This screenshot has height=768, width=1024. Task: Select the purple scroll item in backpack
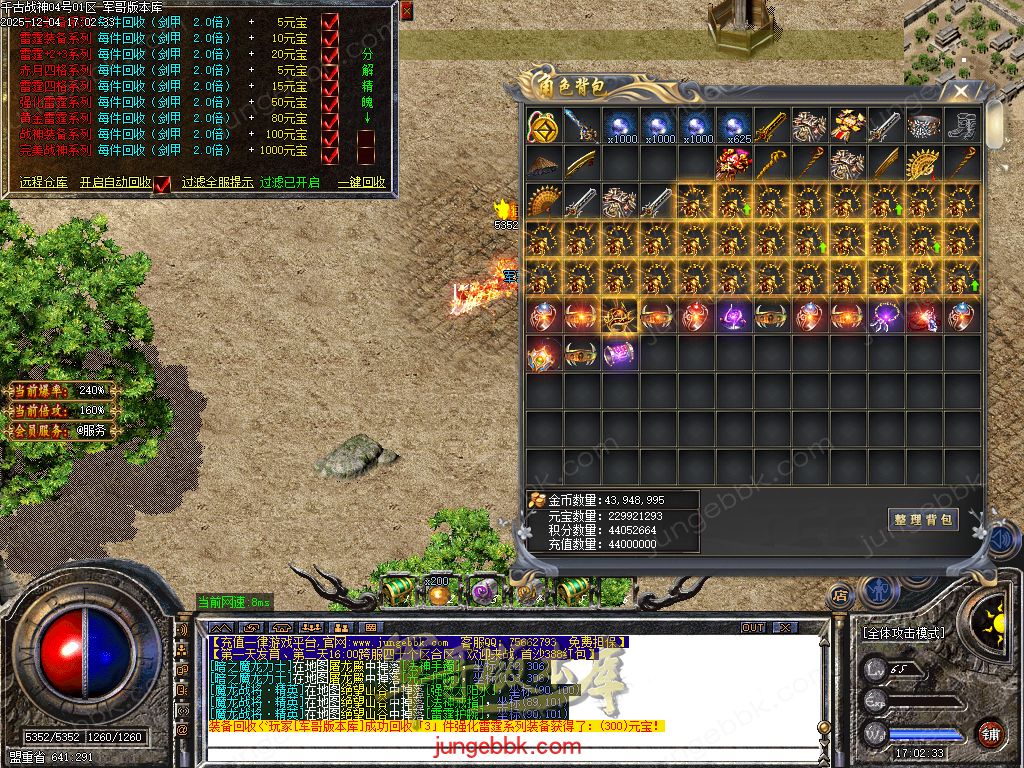619,354
